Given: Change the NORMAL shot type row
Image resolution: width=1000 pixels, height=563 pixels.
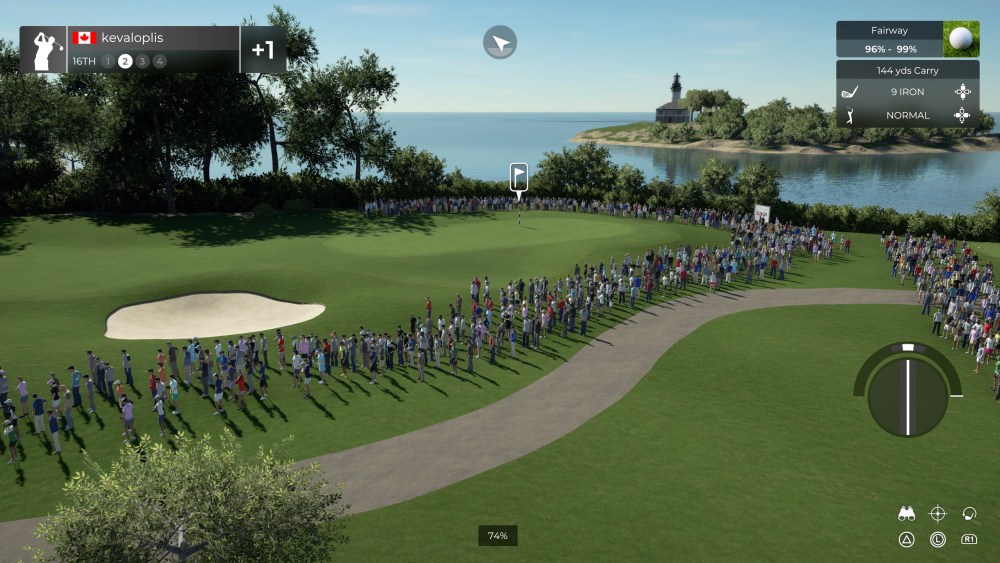Looking at the screenshot, I should (906, 115).
